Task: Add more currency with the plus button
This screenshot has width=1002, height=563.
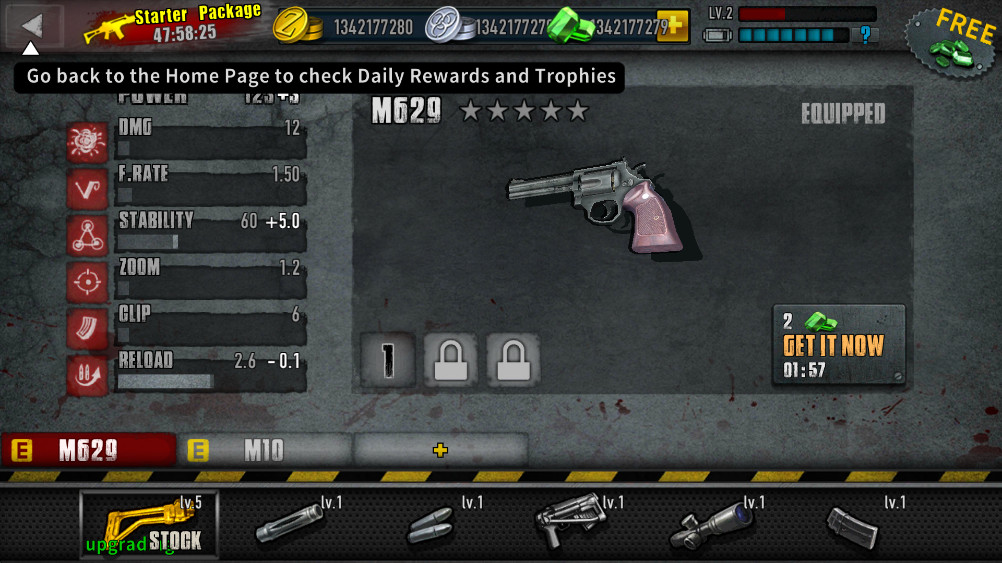Action: pyautogui.click(x=672, y=26)
